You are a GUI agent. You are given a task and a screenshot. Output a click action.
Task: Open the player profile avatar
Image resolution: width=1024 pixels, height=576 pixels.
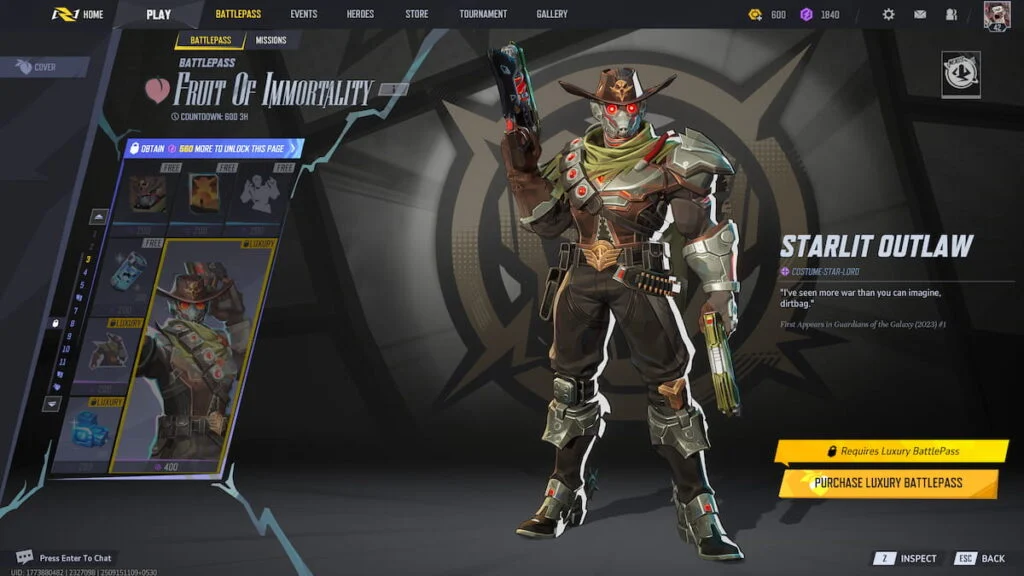[x=996, y=15]
